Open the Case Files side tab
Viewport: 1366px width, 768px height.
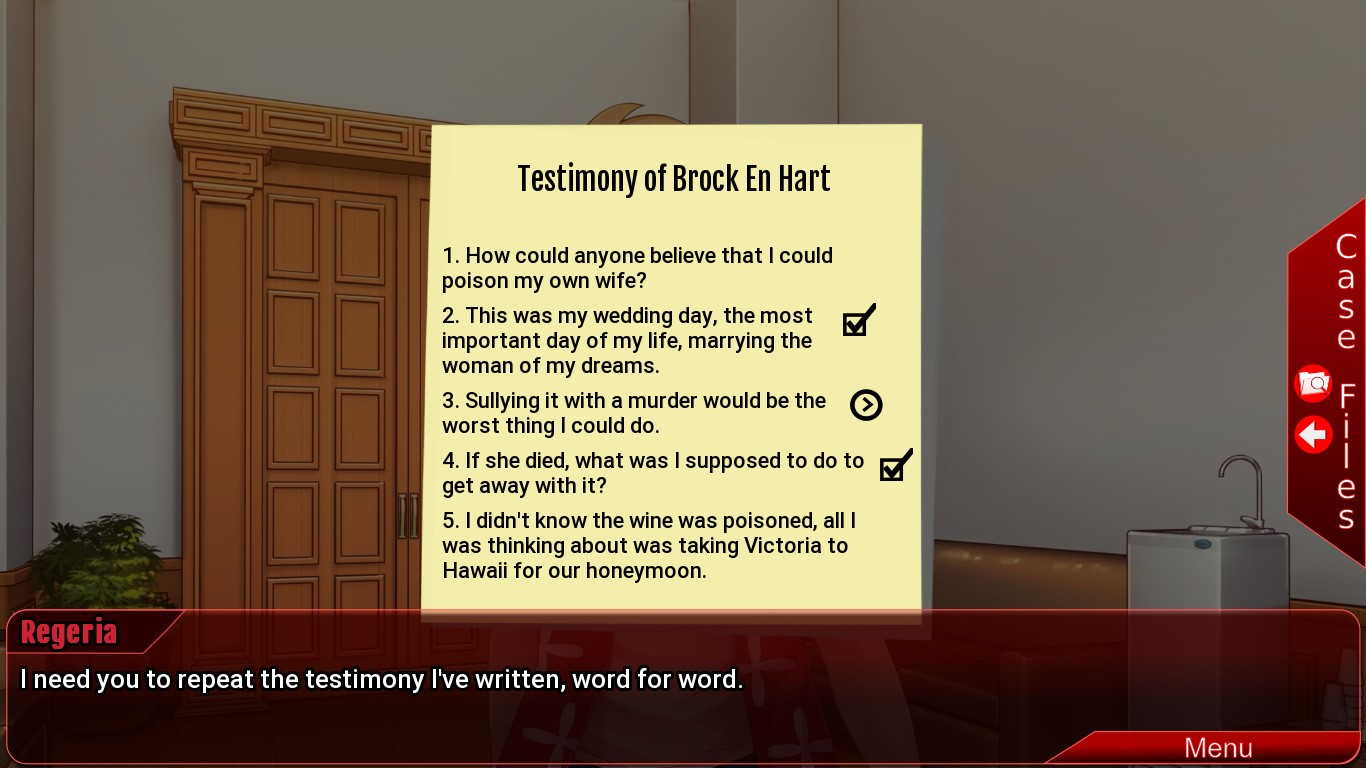1346,380
